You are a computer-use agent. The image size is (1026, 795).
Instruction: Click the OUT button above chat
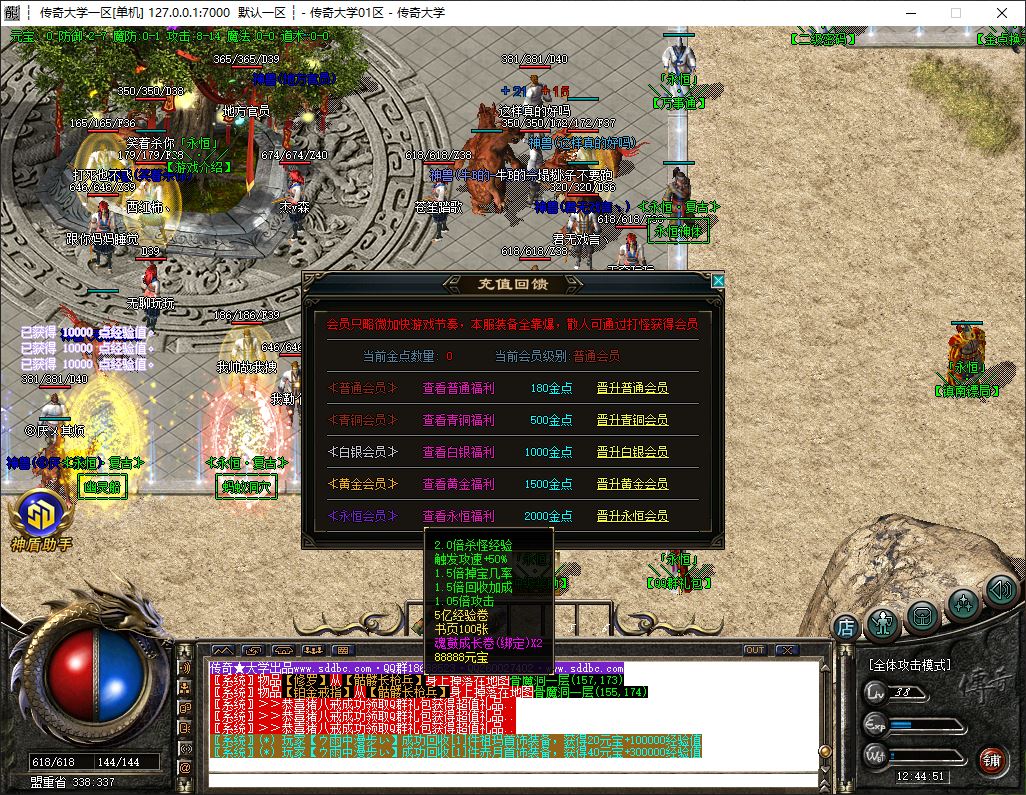[755, 650]
